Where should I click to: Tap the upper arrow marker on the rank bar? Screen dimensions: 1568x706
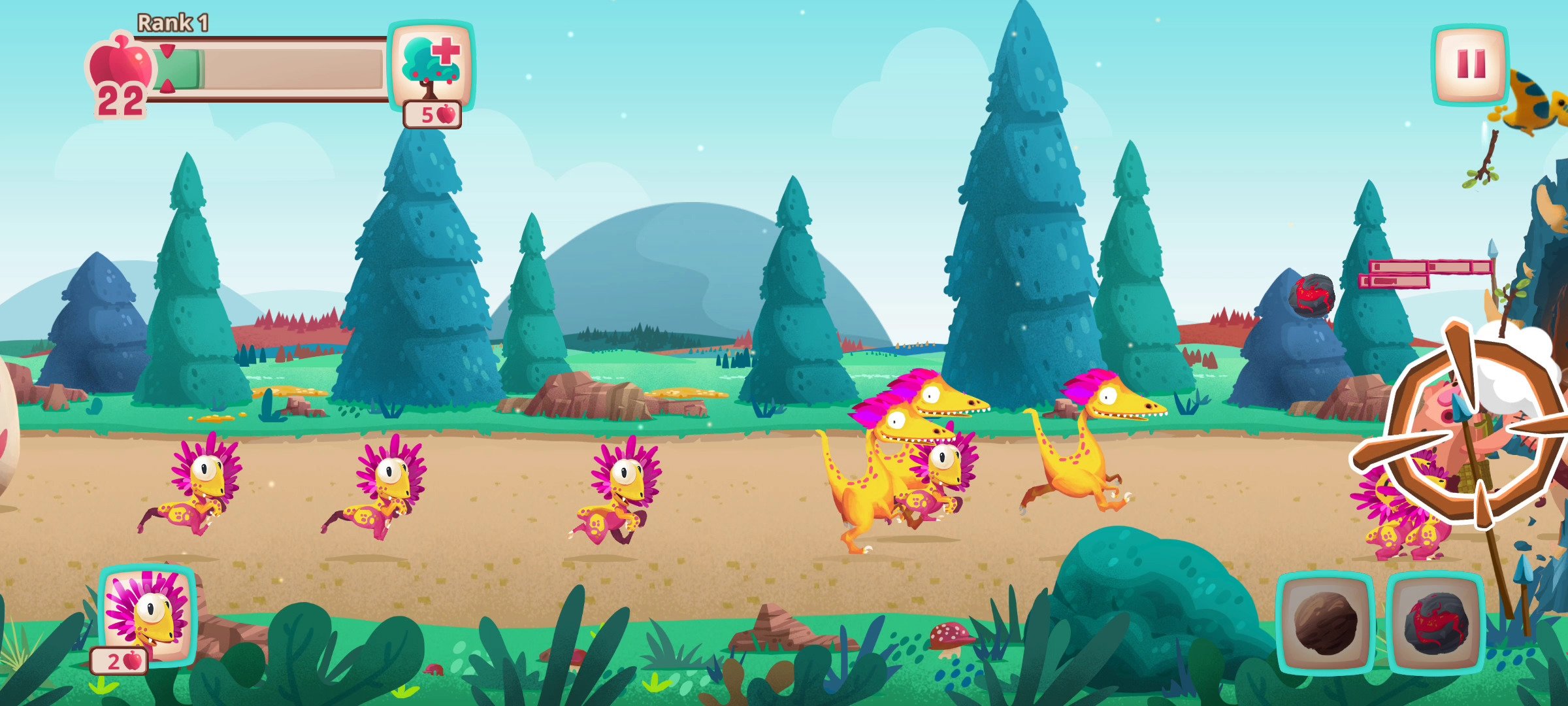(167, 50)
